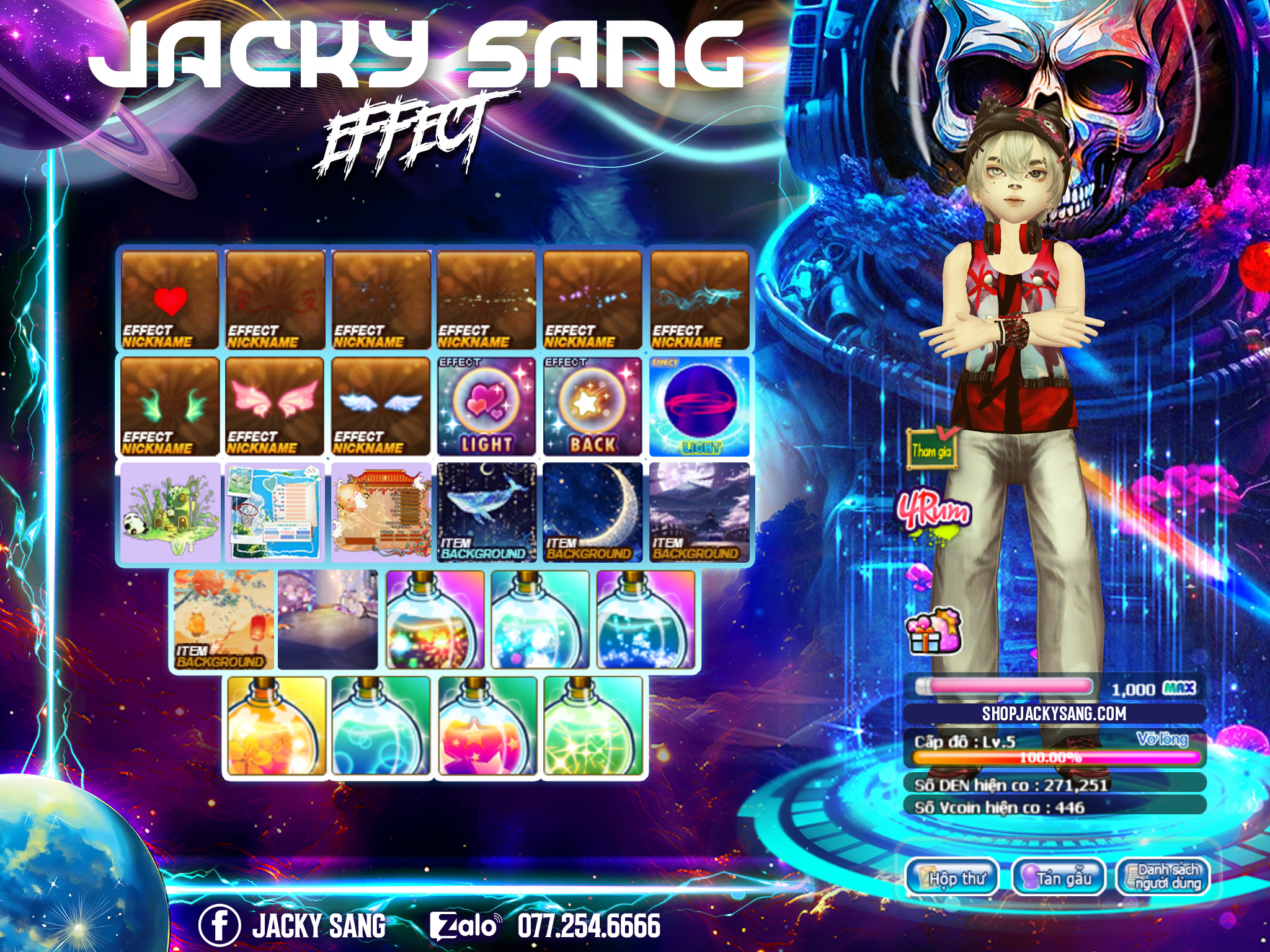Viewport: 1270px width, 952px height.
Task: Open Danh sách người dùng list
Action: tap(1163, 877)
